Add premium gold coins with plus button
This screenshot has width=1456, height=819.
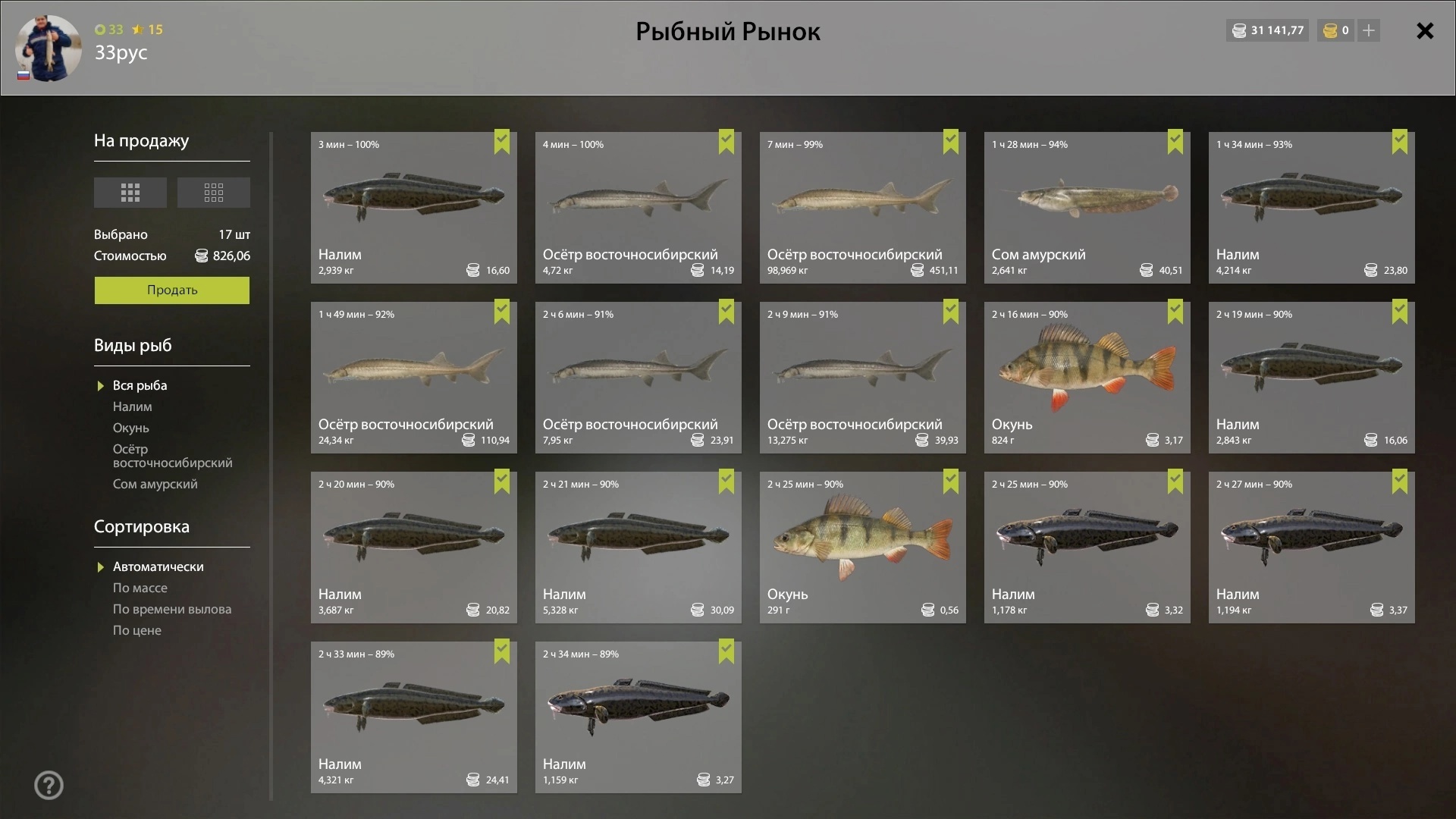click(1369, 31)
